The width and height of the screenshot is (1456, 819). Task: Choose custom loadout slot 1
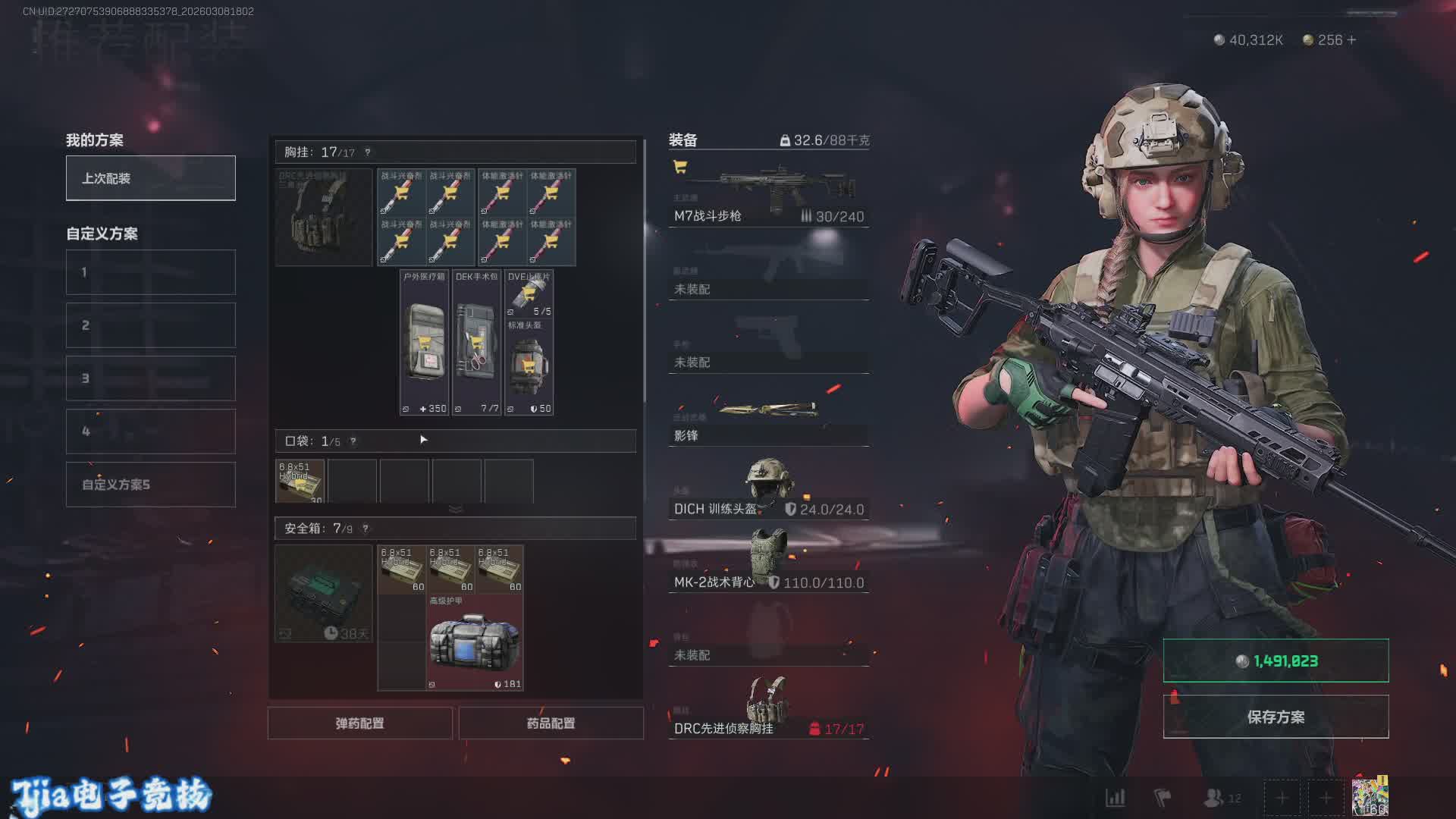(150, 272)
